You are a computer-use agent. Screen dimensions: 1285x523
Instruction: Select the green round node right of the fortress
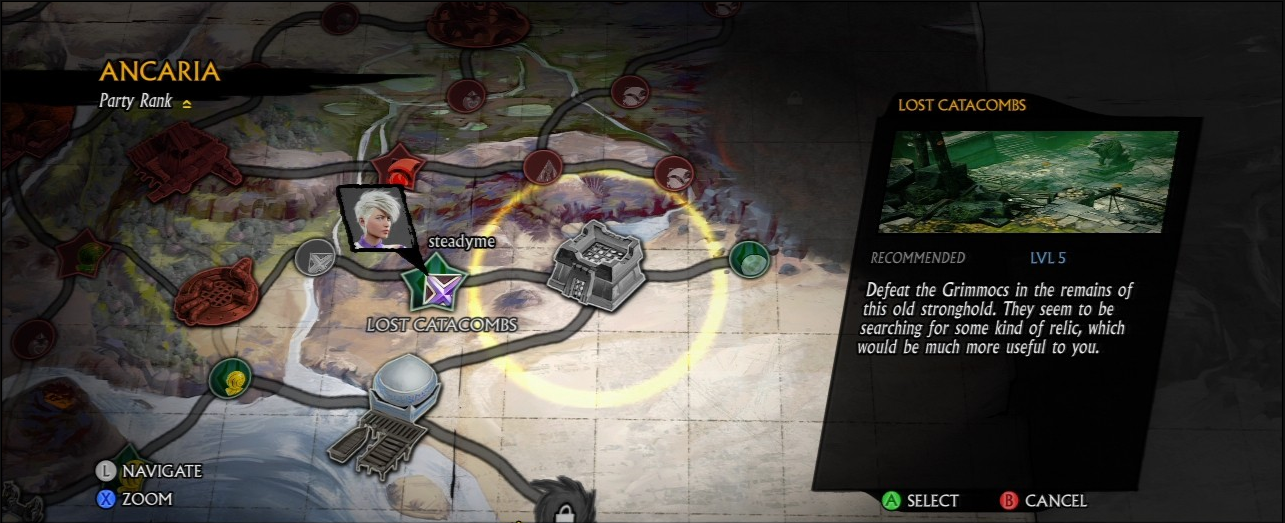click(748, 259)
